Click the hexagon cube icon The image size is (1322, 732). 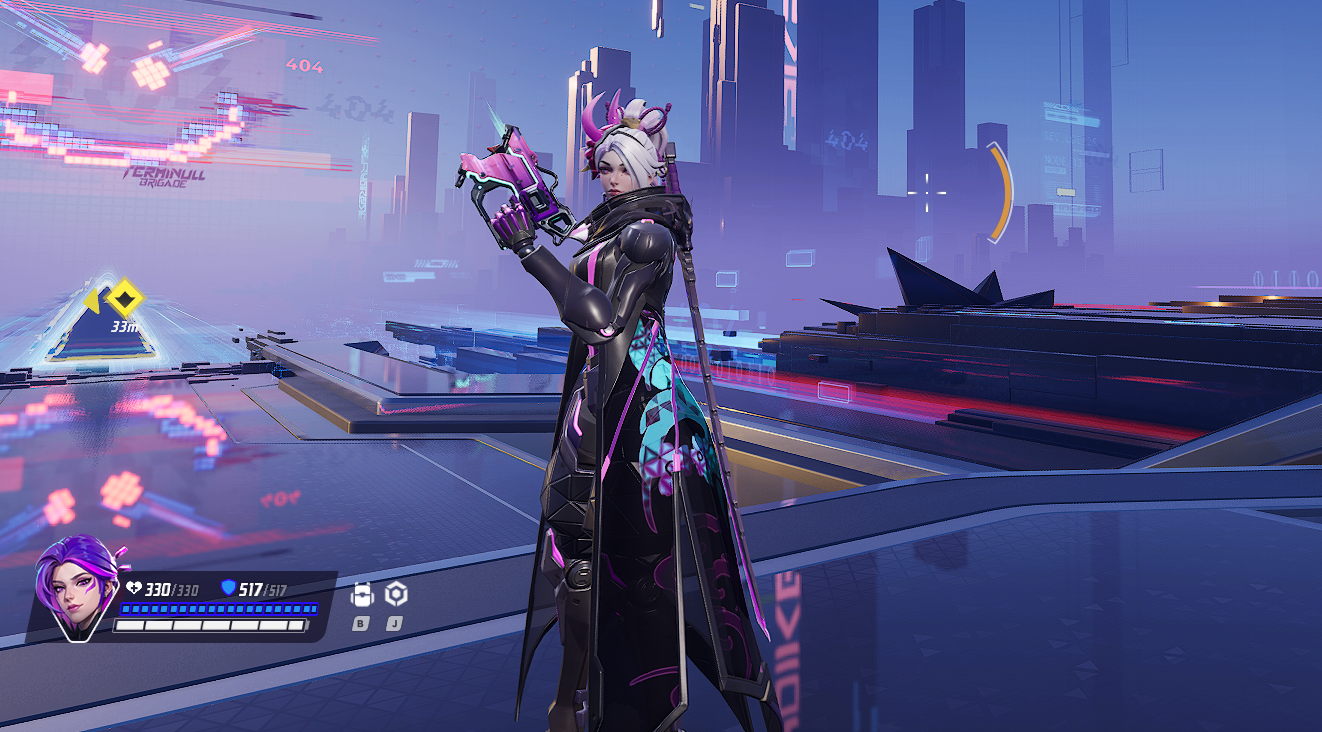[396, 594]
